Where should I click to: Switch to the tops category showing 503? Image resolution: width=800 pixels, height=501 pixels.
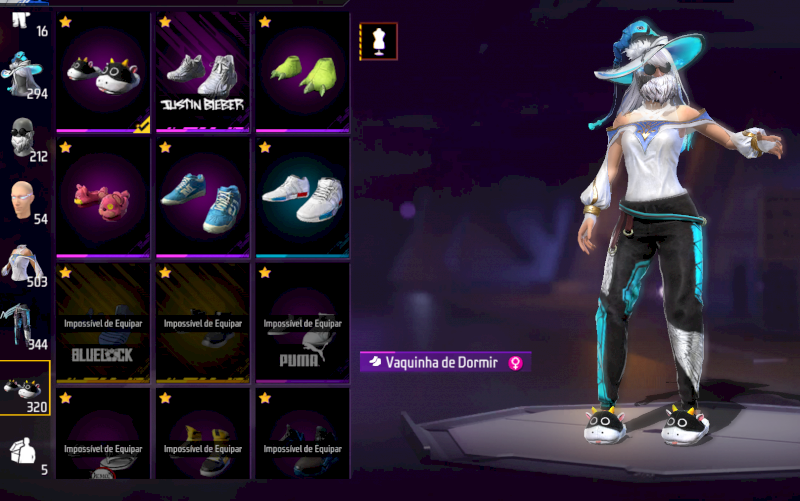tap(26, 264)
